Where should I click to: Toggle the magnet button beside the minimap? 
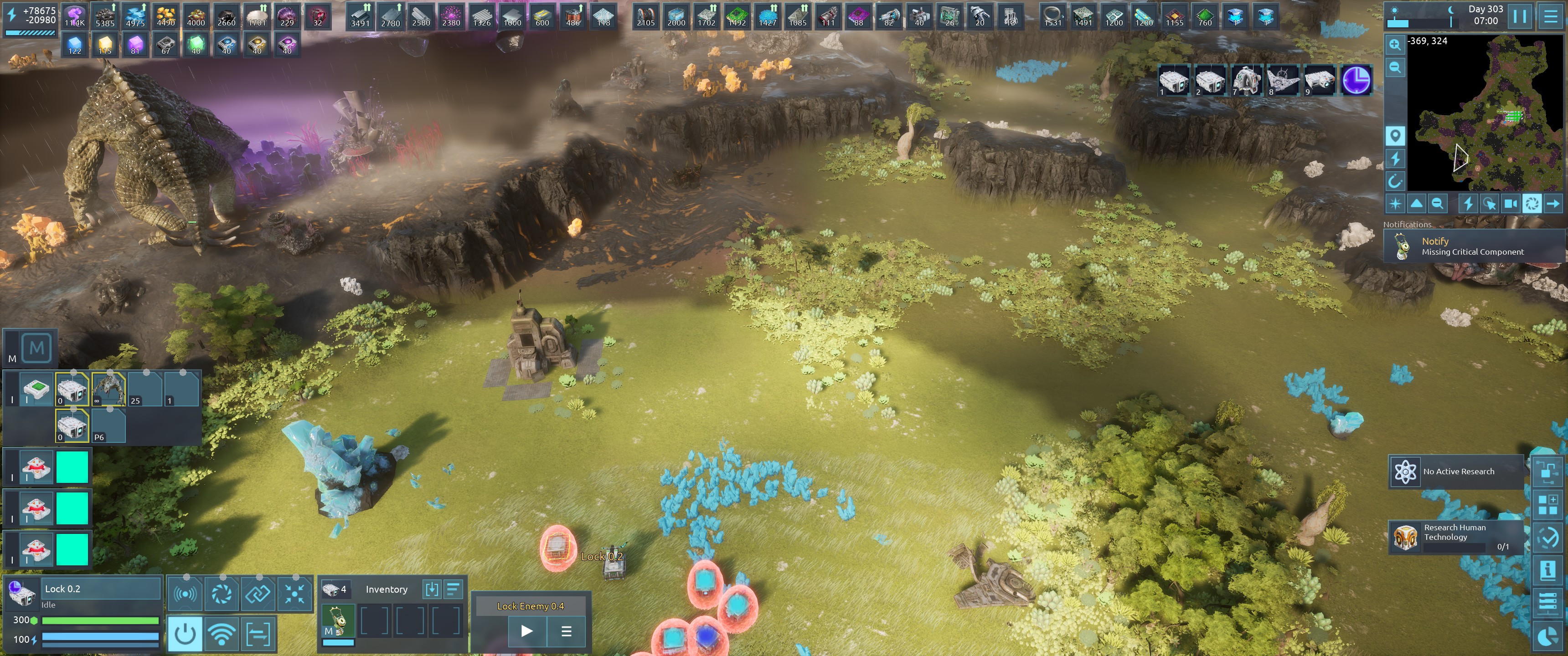[x=1394, y=181]
